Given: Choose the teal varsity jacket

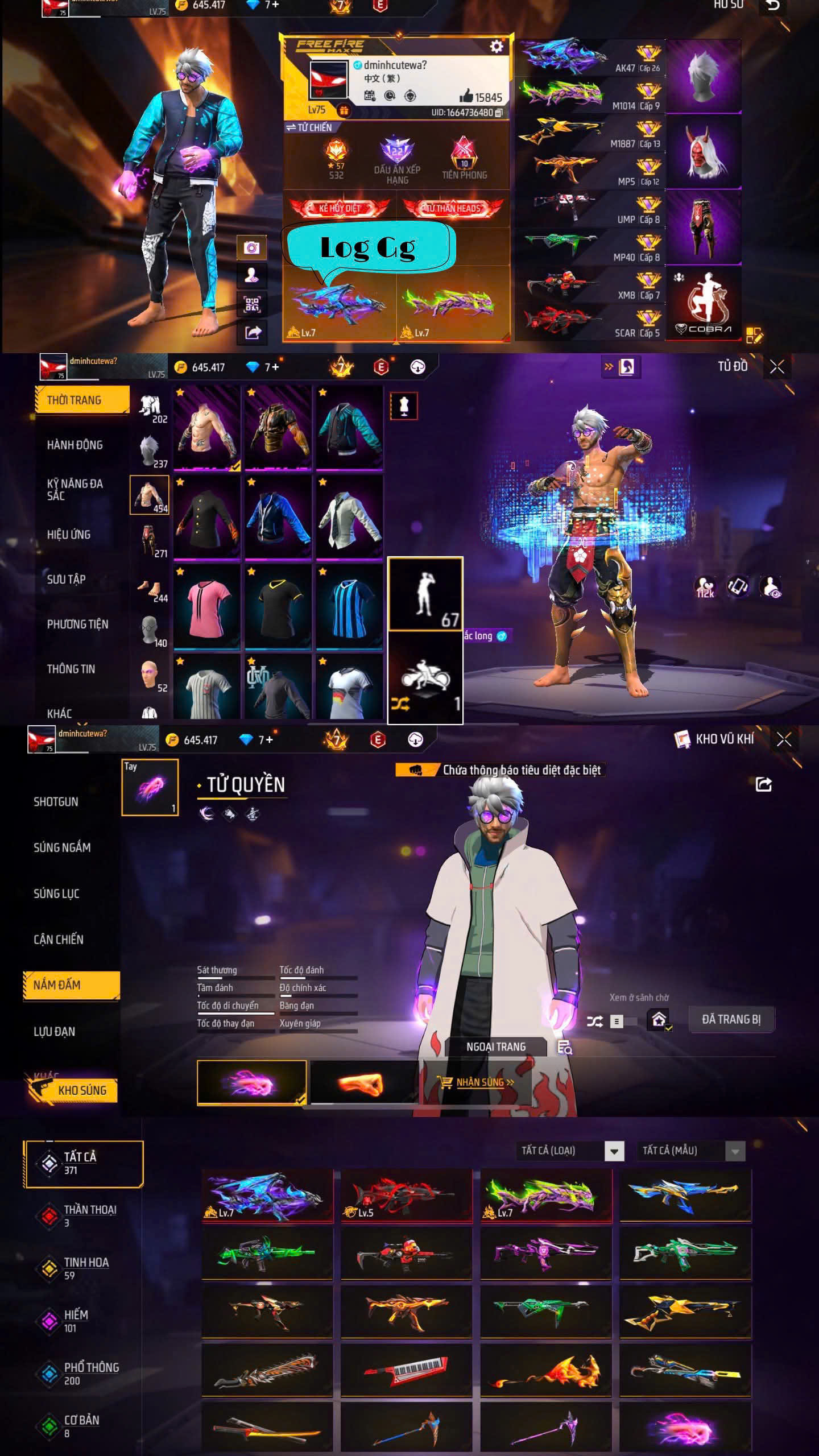Looking at the screenshot, I should (x=349, y=428).
